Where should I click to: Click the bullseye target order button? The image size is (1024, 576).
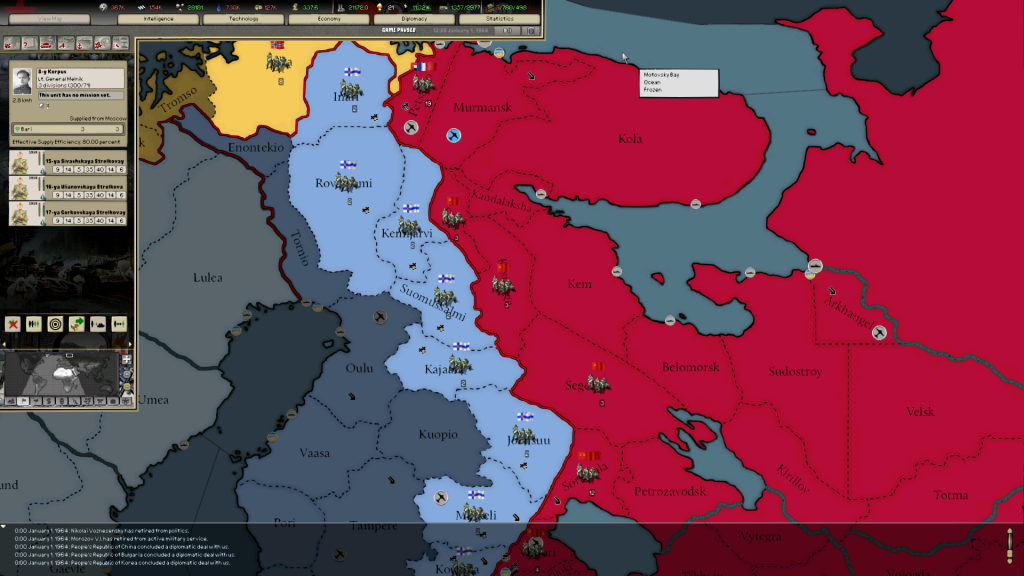55,324
